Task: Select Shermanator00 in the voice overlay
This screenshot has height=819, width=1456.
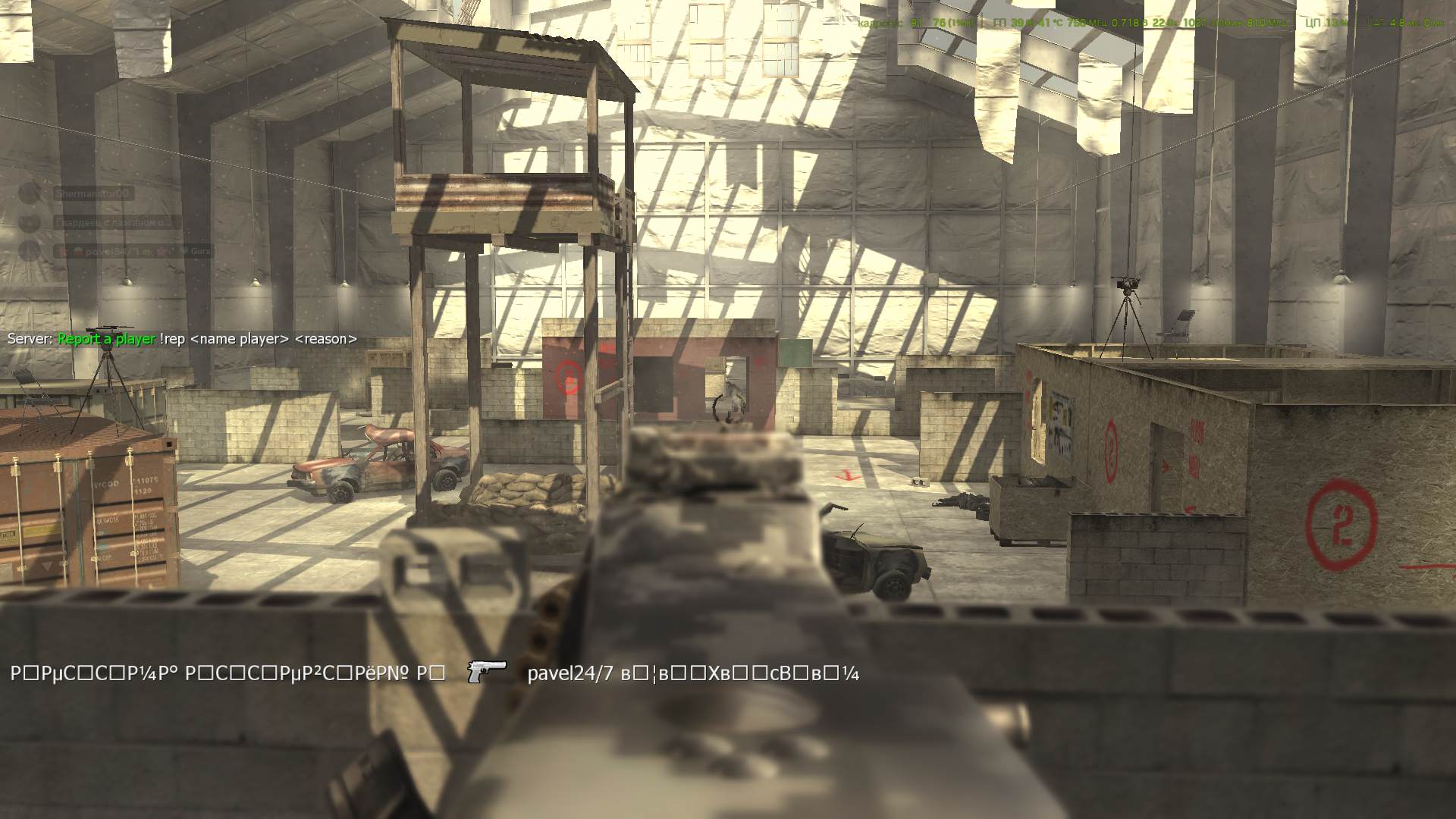Action: point(93,194)
